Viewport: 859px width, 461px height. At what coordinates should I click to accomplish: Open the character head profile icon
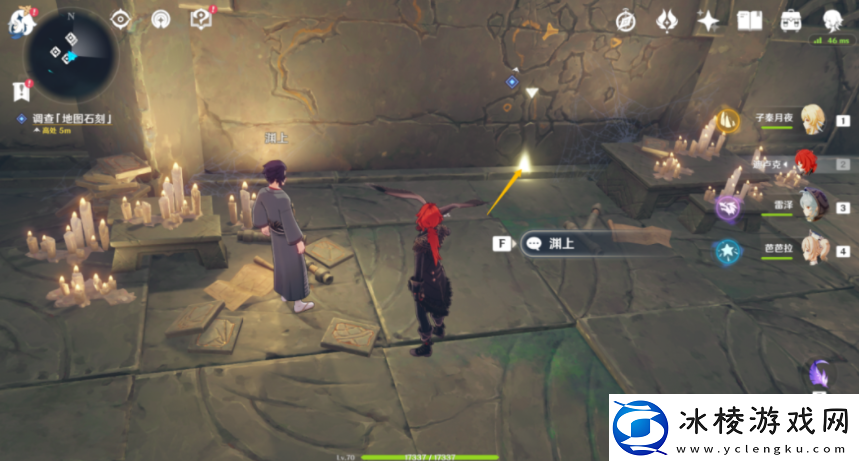point(831,20)
